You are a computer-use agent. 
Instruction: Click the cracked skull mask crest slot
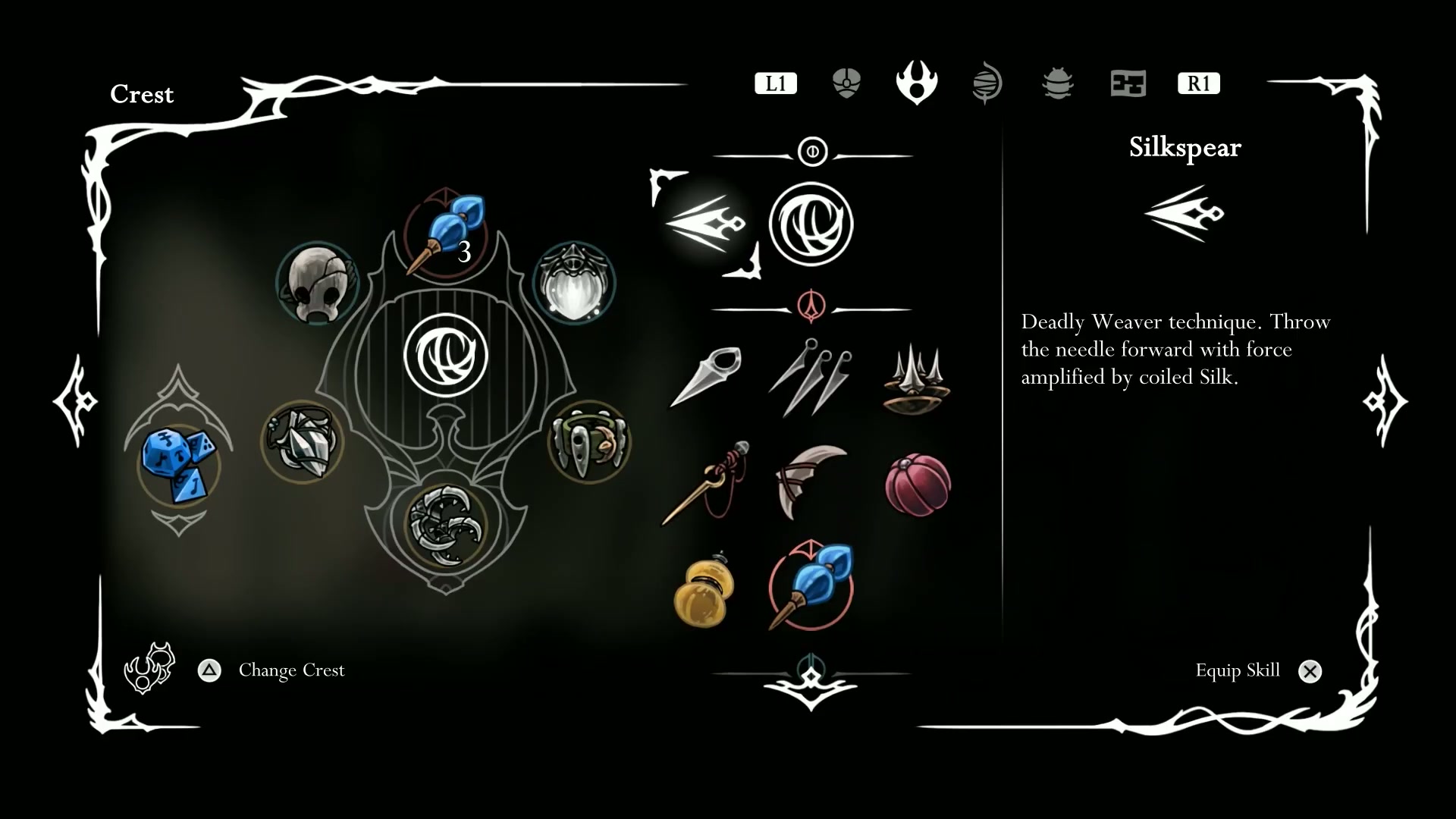(317, 283)
